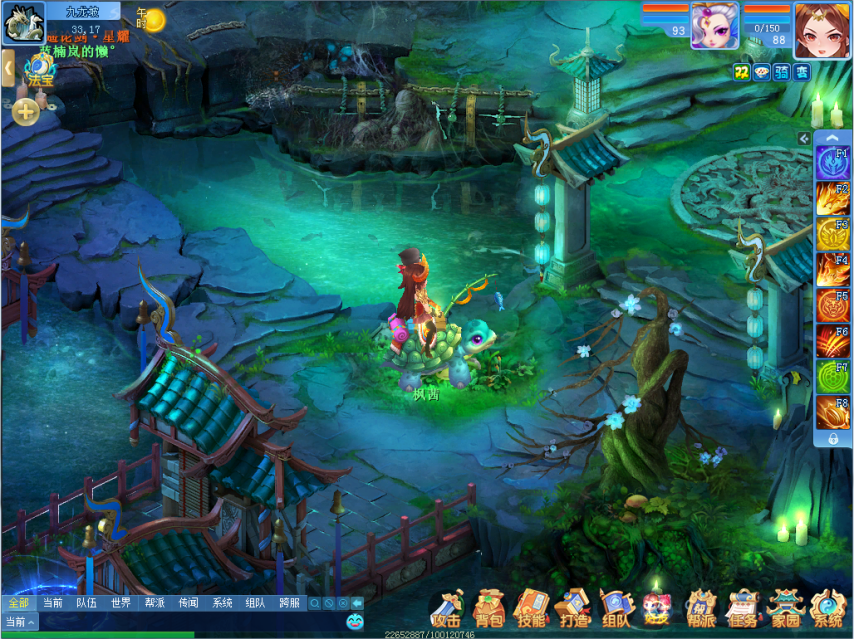Click the 攻击 attack button
The image size is (854, 639).
pyautogui.click(x=447, y=608)
